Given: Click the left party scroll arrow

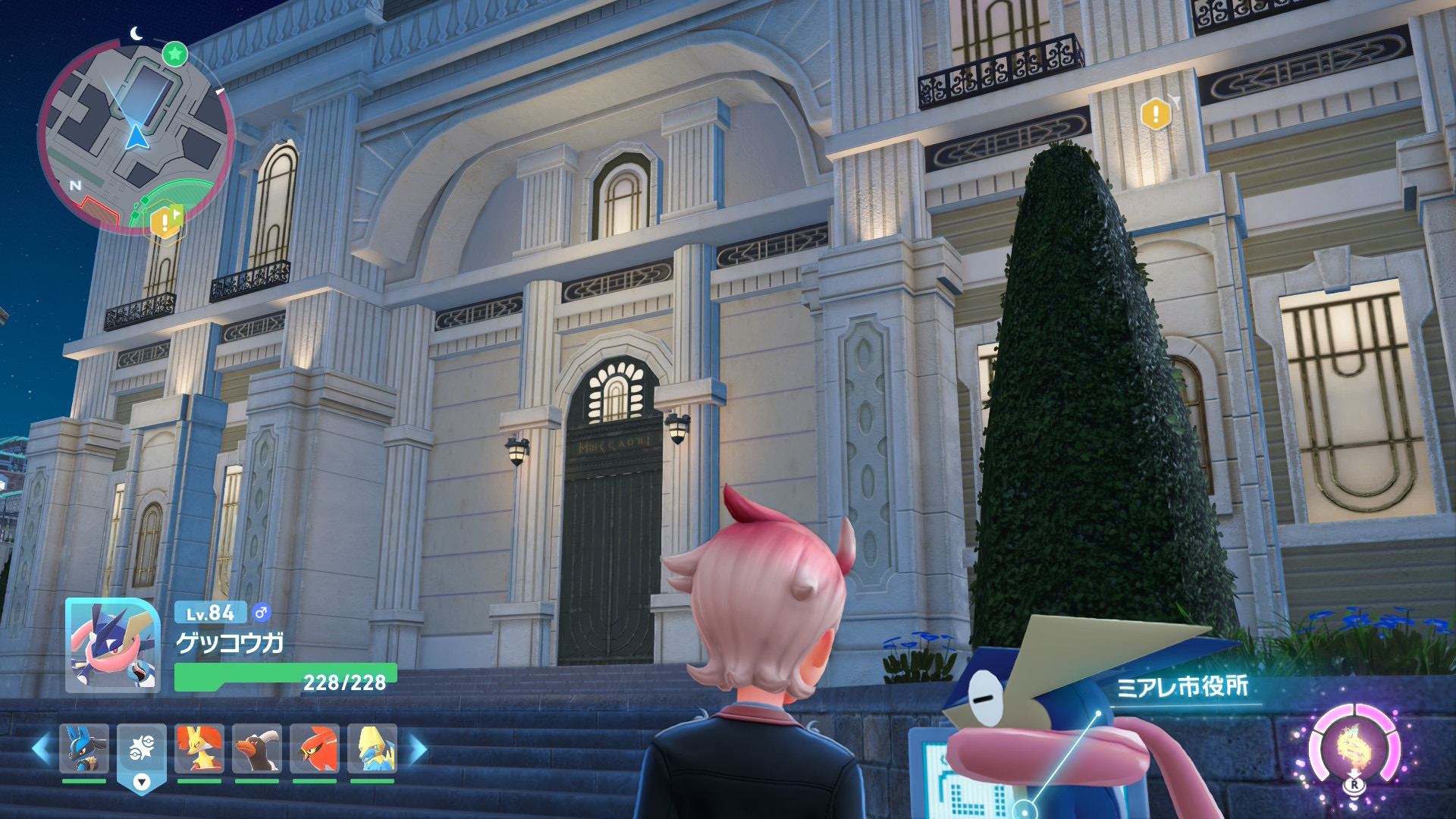Looking at the screenshot, I should point(41,749).
